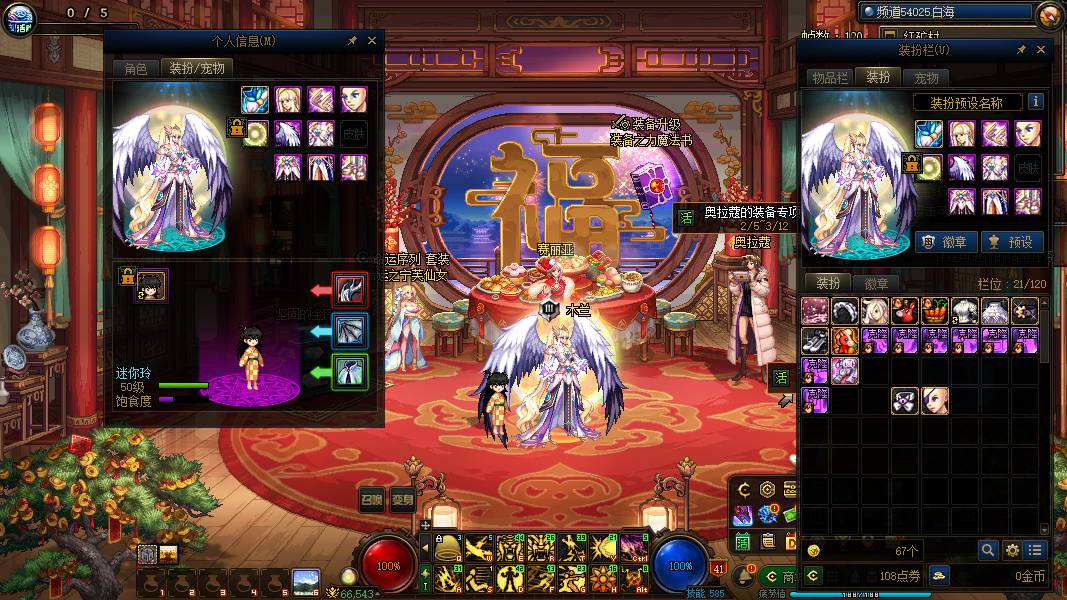Viewport: 1067px width, 600px height.
Task: Select the red-framed pet equipment slot
Action: click(x=350, y=290)
